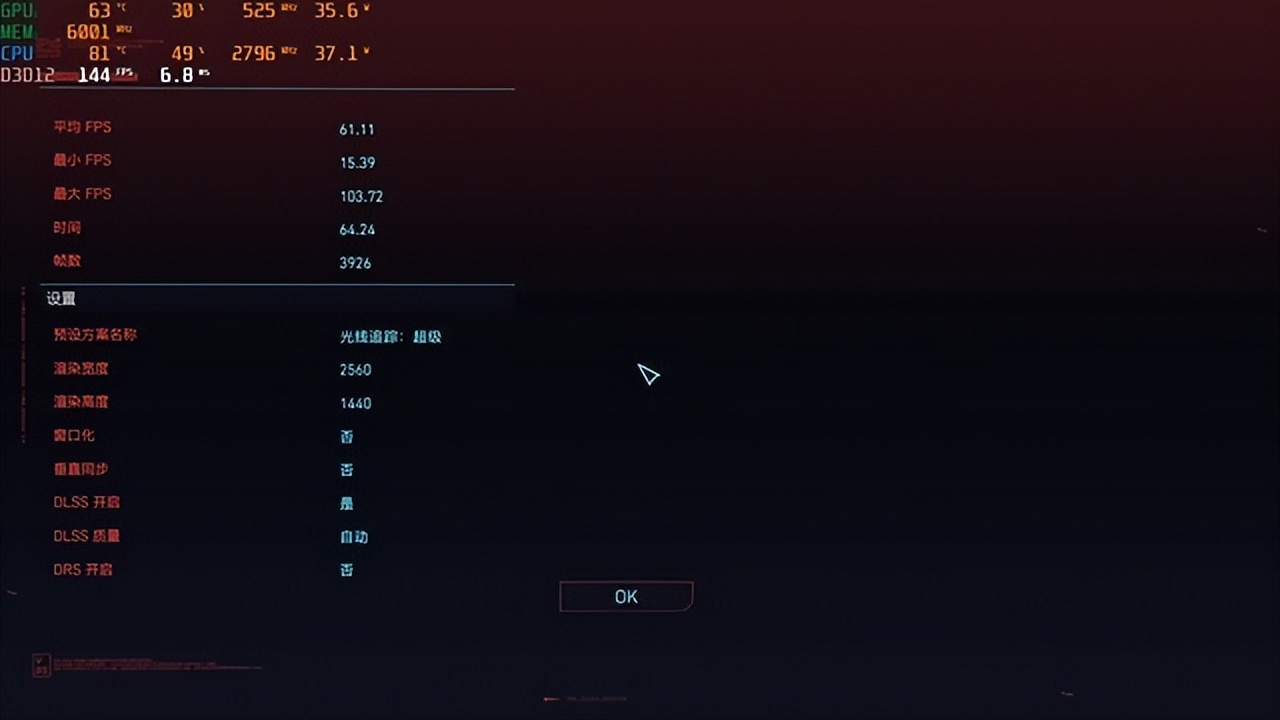Disable the DLSS 开启 option
Viewport: 1280px width, 720px height.
tap(347, 502)
